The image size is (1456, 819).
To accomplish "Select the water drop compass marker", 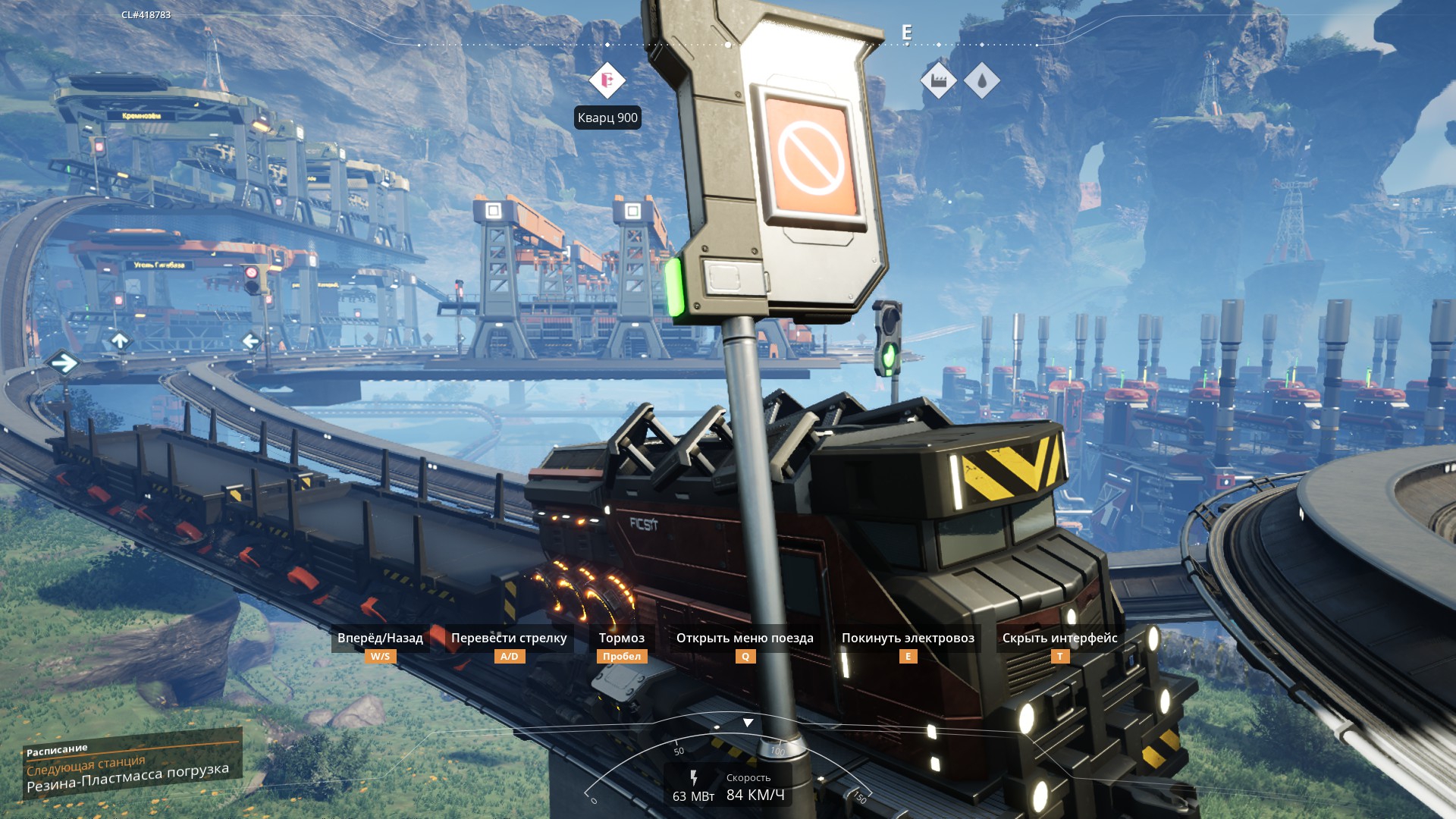I will pos(982,80).
